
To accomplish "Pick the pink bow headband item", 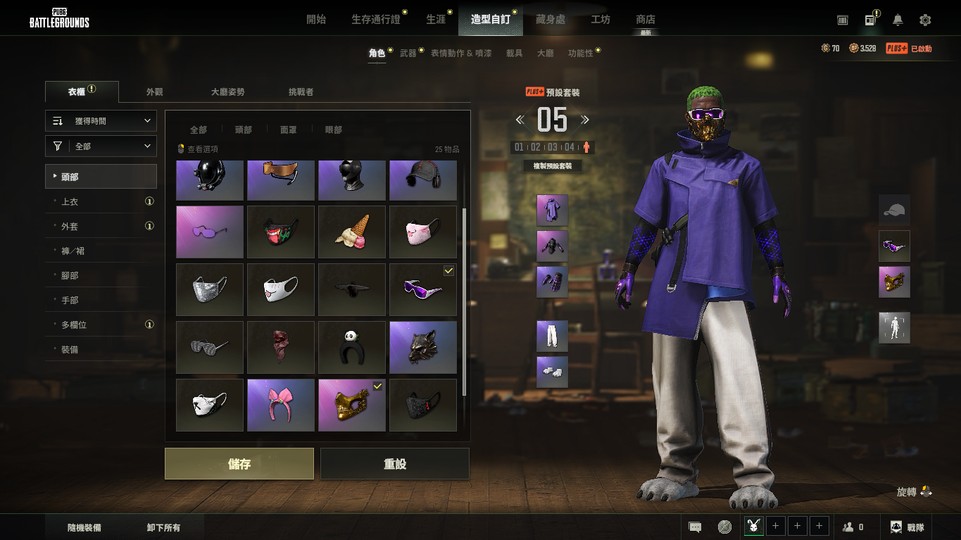I will click(x=281, y=405).
